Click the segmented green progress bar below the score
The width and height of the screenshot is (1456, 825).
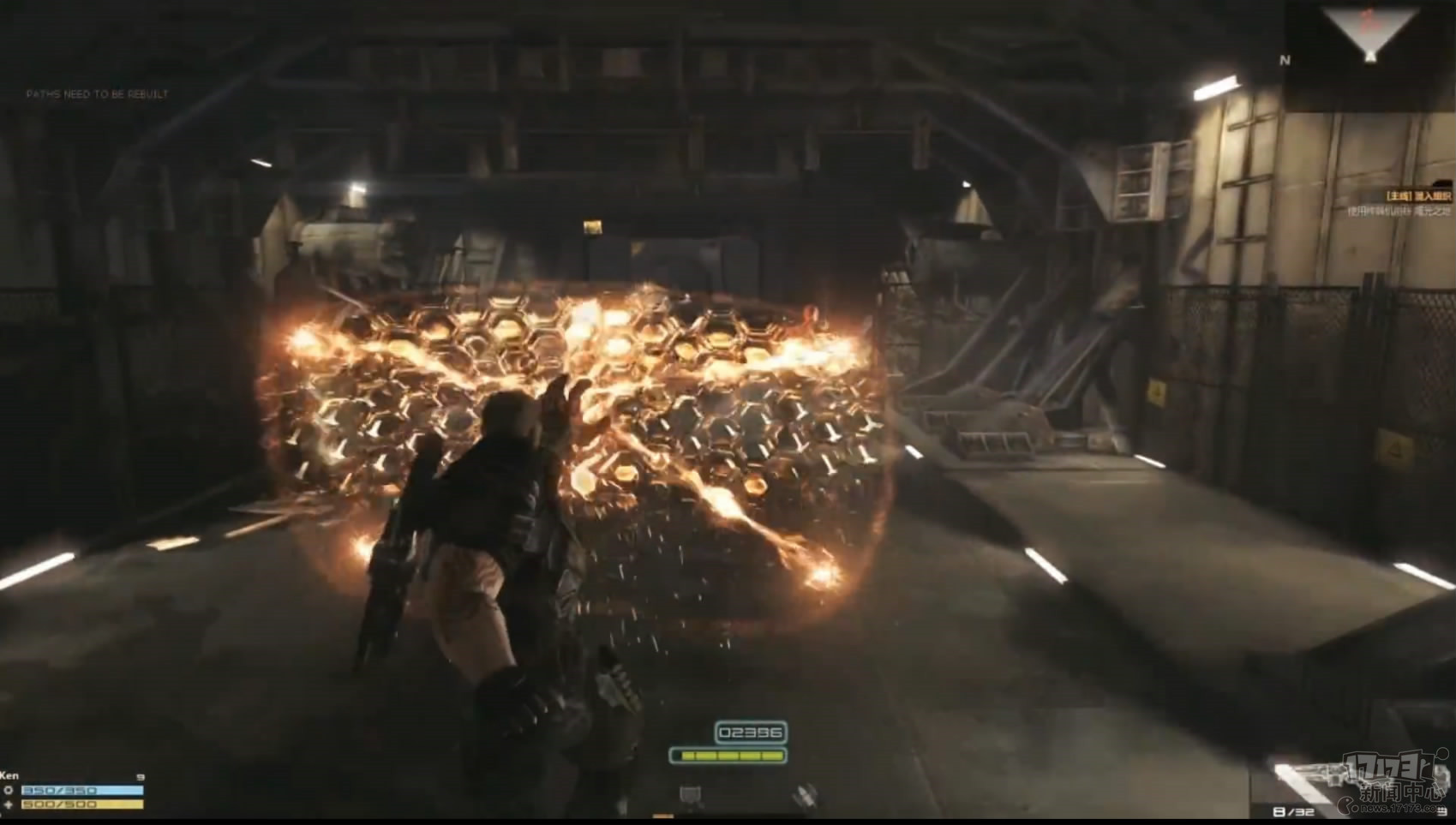coord(727,756)
